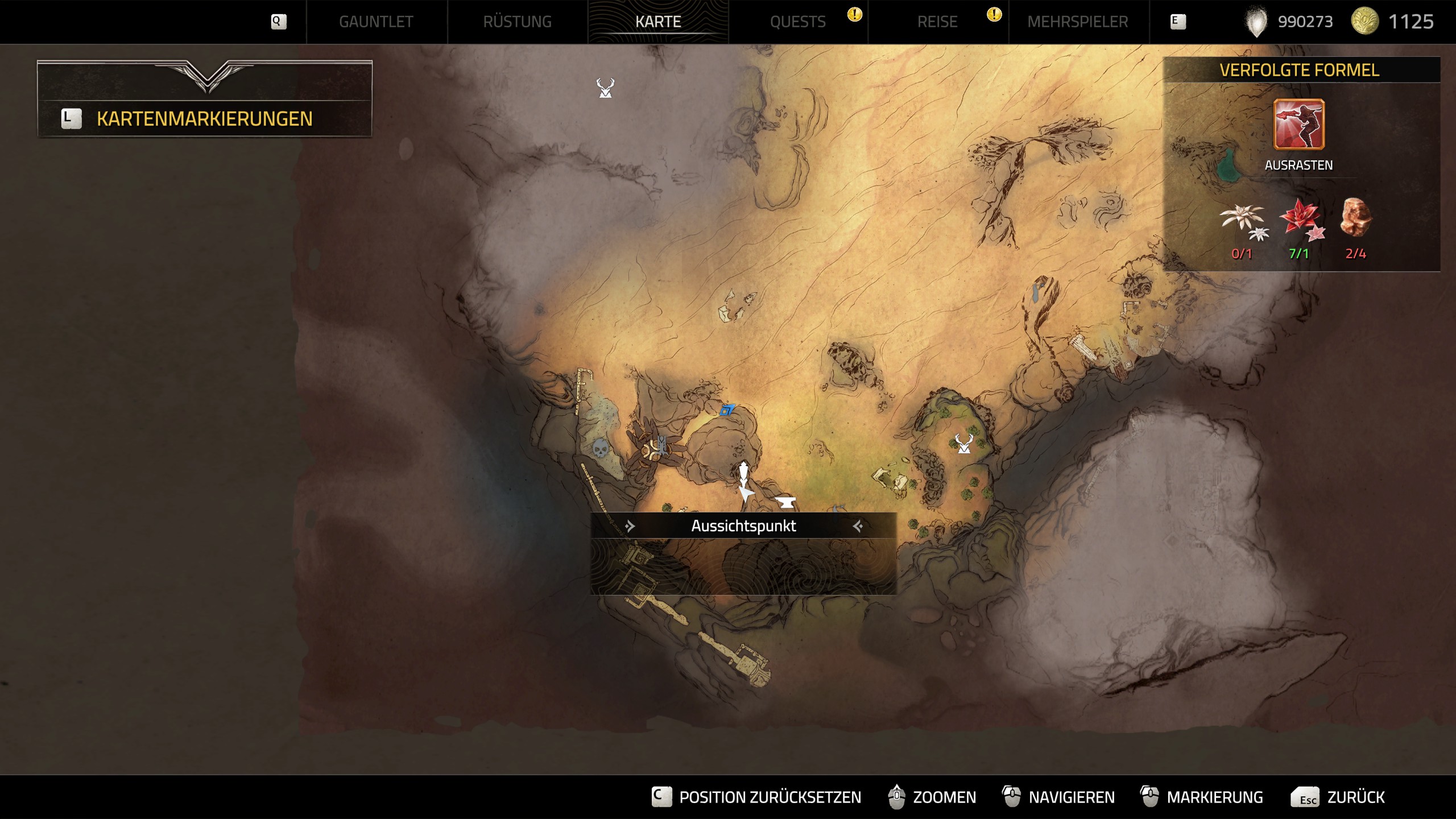The width and height of the screenshot is (1456, 819).
Task: Click the Ausrasten tracked formula icon
Action: pyautogui.click(x=1298, y=124)
